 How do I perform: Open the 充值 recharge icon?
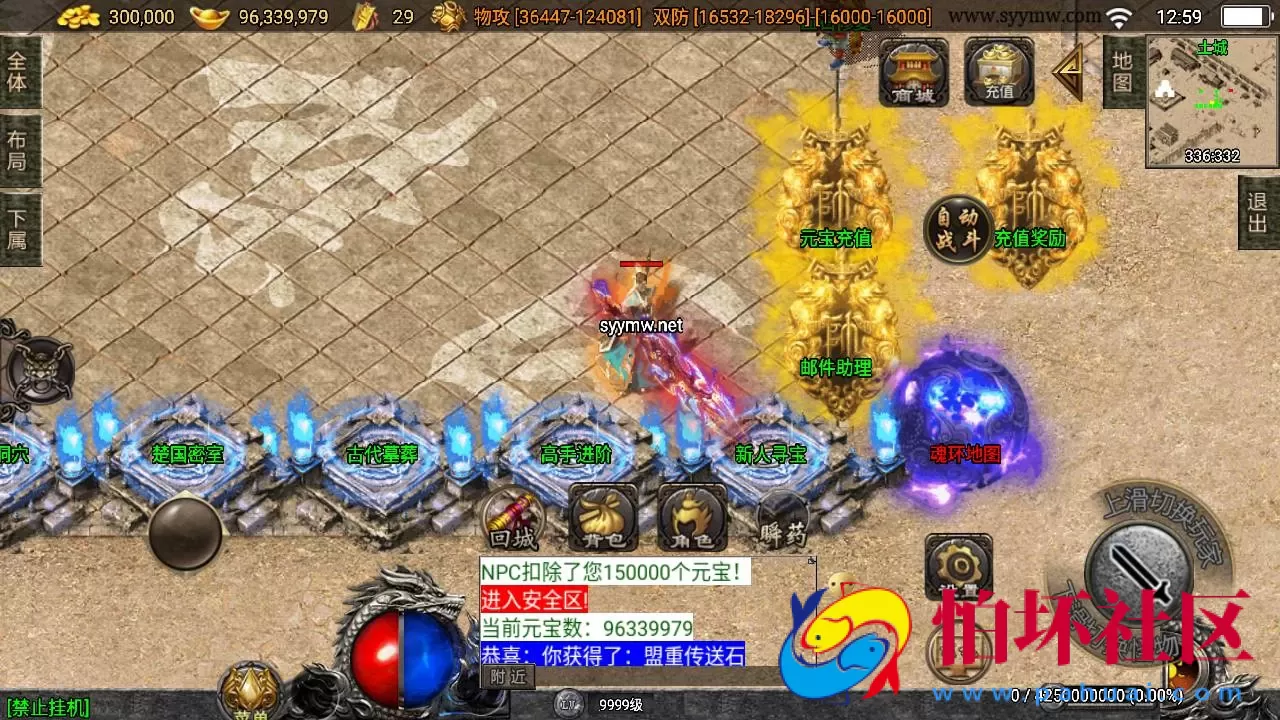[x=997, y=71]
